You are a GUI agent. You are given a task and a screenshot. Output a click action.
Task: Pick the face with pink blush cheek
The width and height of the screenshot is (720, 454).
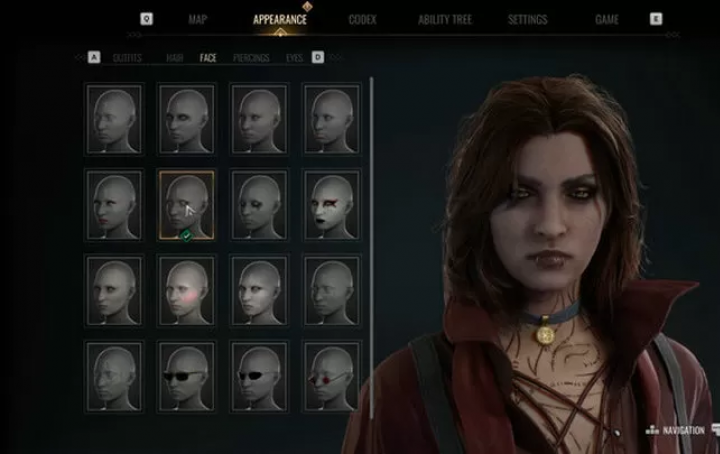(x=186, y=290)
